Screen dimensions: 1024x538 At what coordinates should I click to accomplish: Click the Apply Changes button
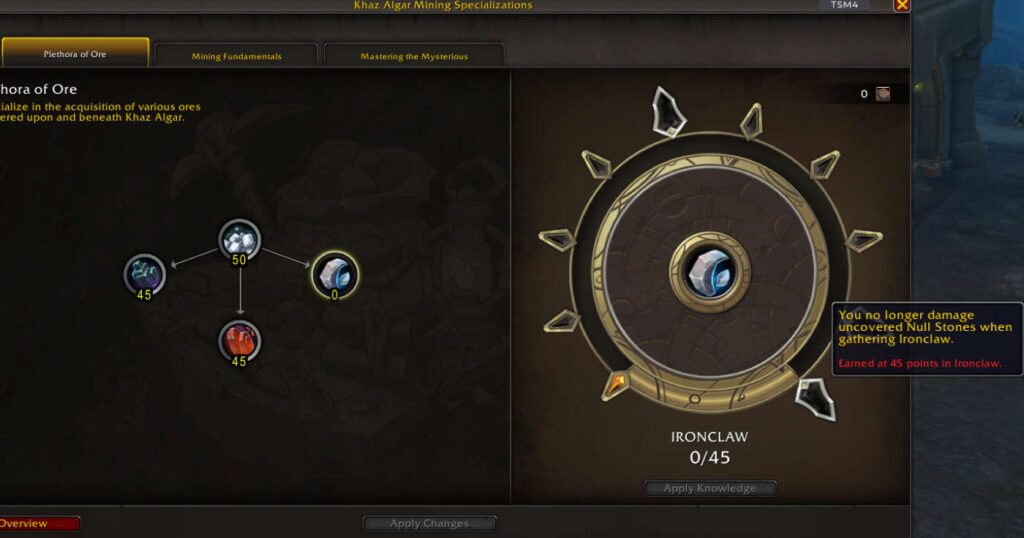[x=429, y=523]
